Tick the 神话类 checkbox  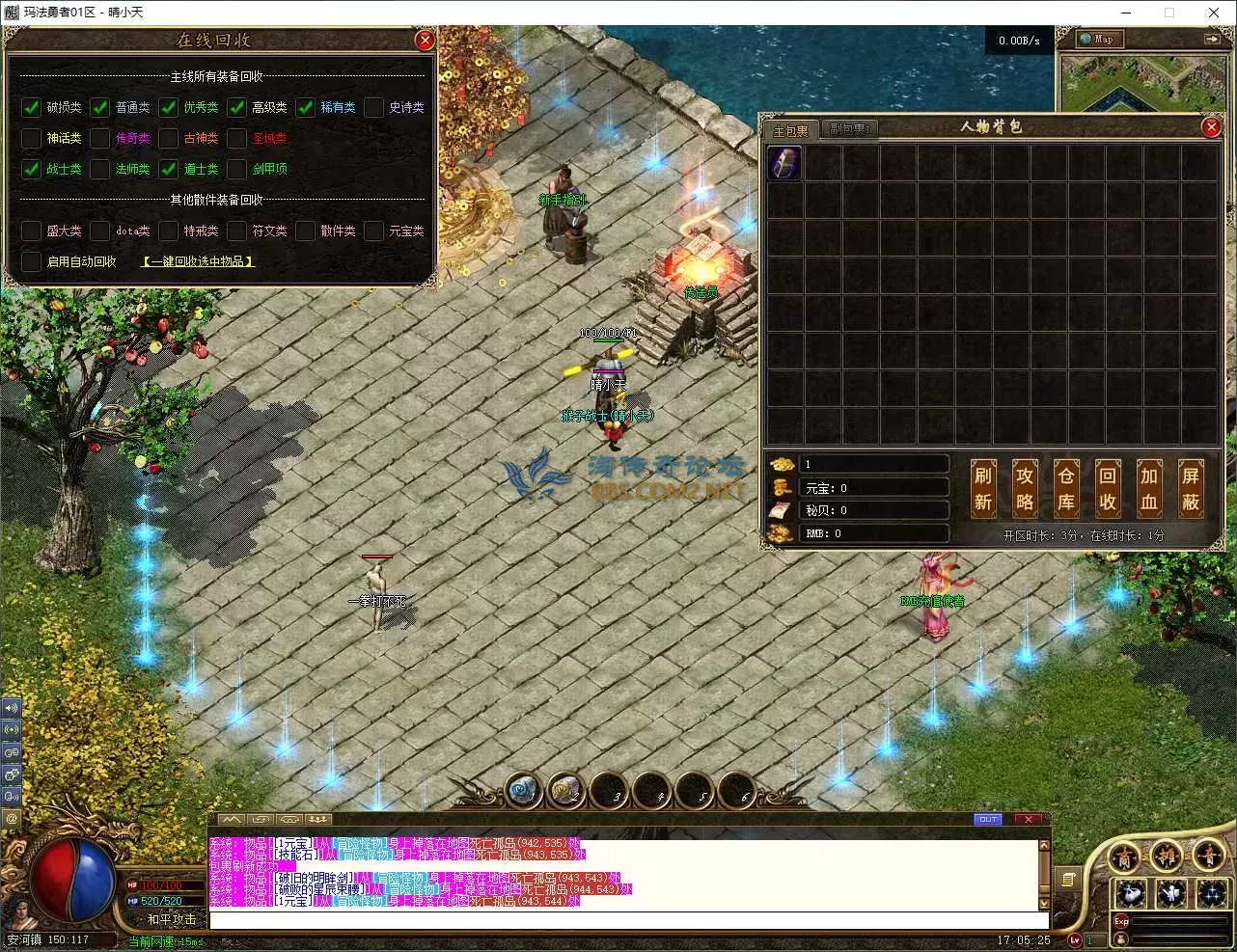(x=31, y=138)
